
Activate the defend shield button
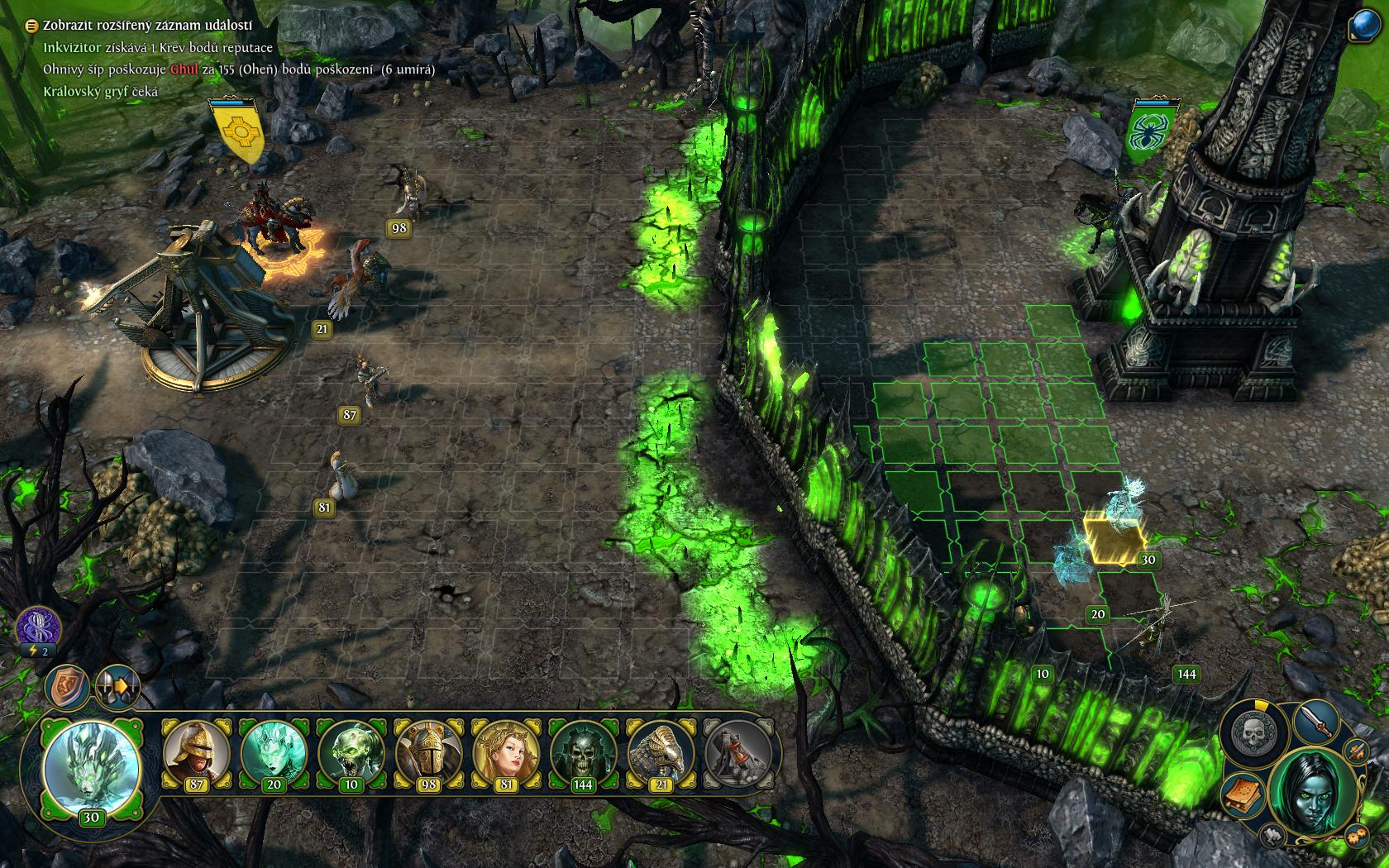68,687
